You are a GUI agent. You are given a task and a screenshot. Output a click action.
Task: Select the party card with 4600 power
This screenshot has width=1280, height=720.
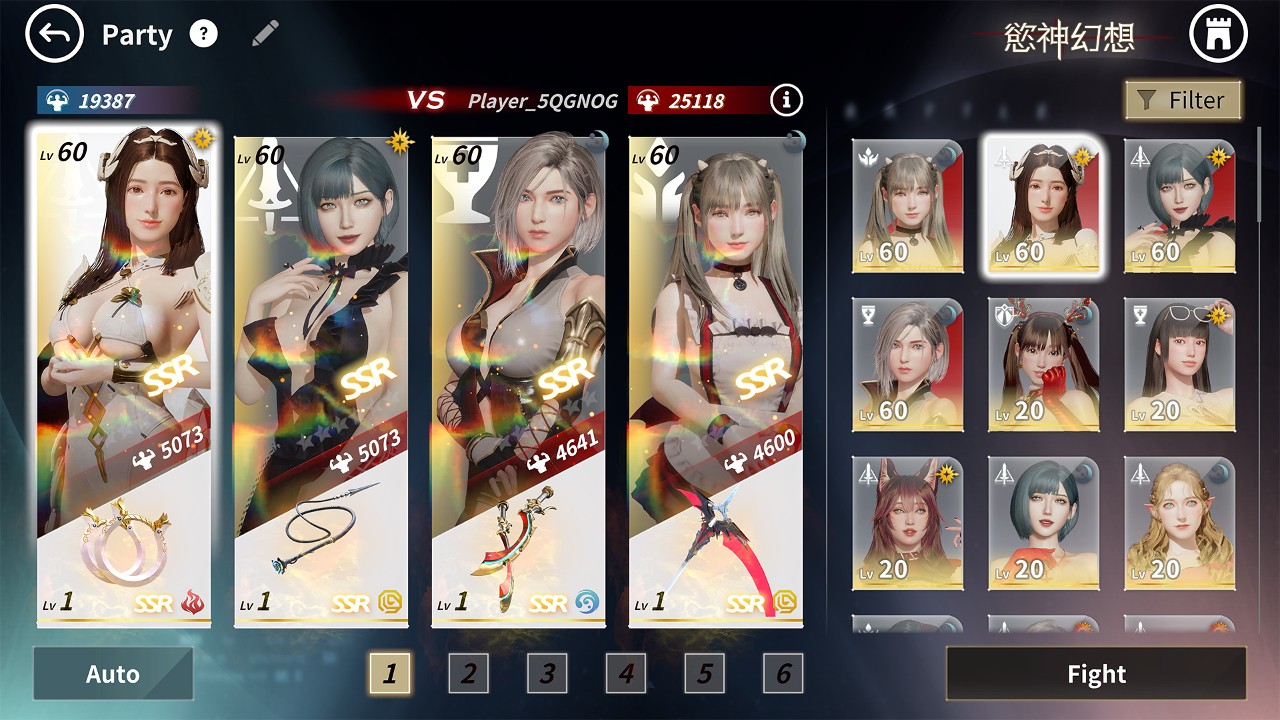tap(716, 380)
